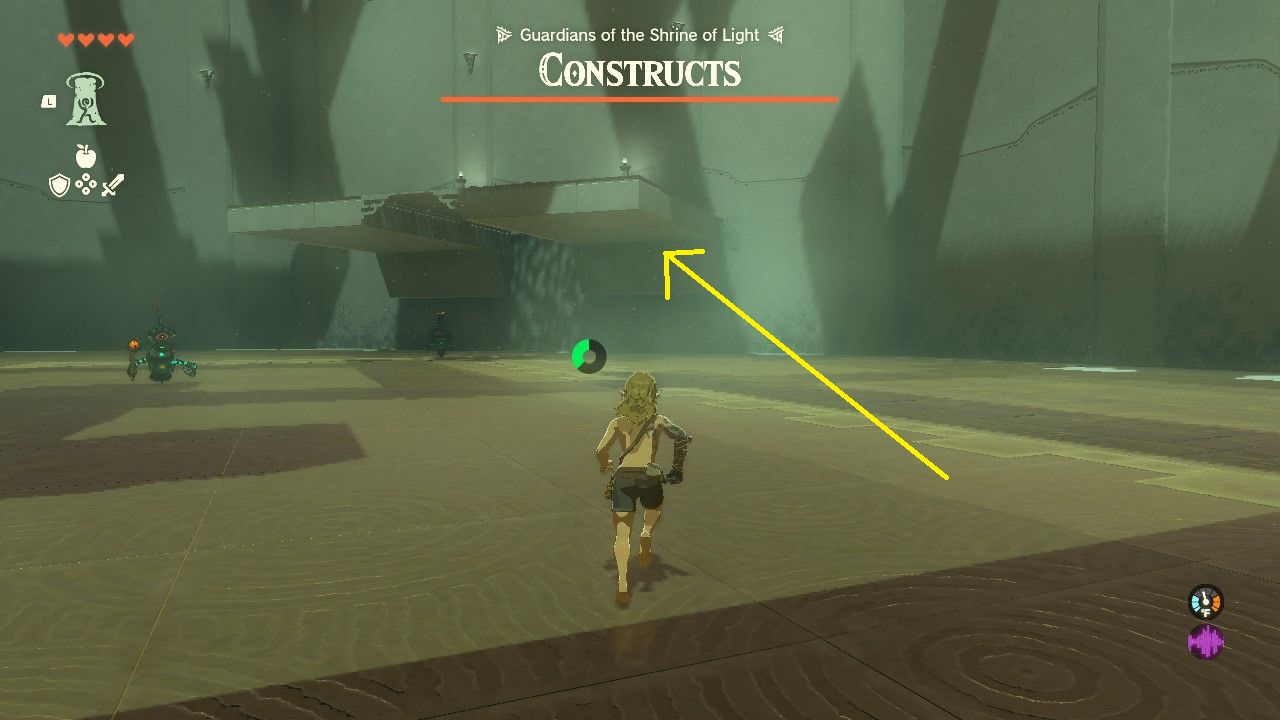This screenshot has width=1280, height=720.
Task: Select the tree ability icon in the sidebar
Action: click(x=86, y=101)
